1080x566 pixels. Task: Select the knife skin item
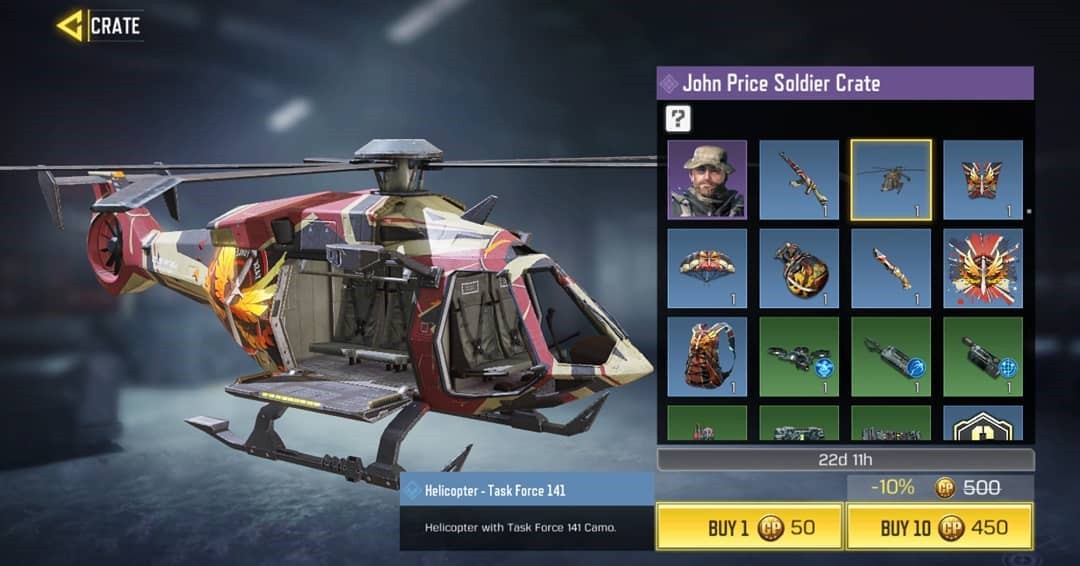891,268
